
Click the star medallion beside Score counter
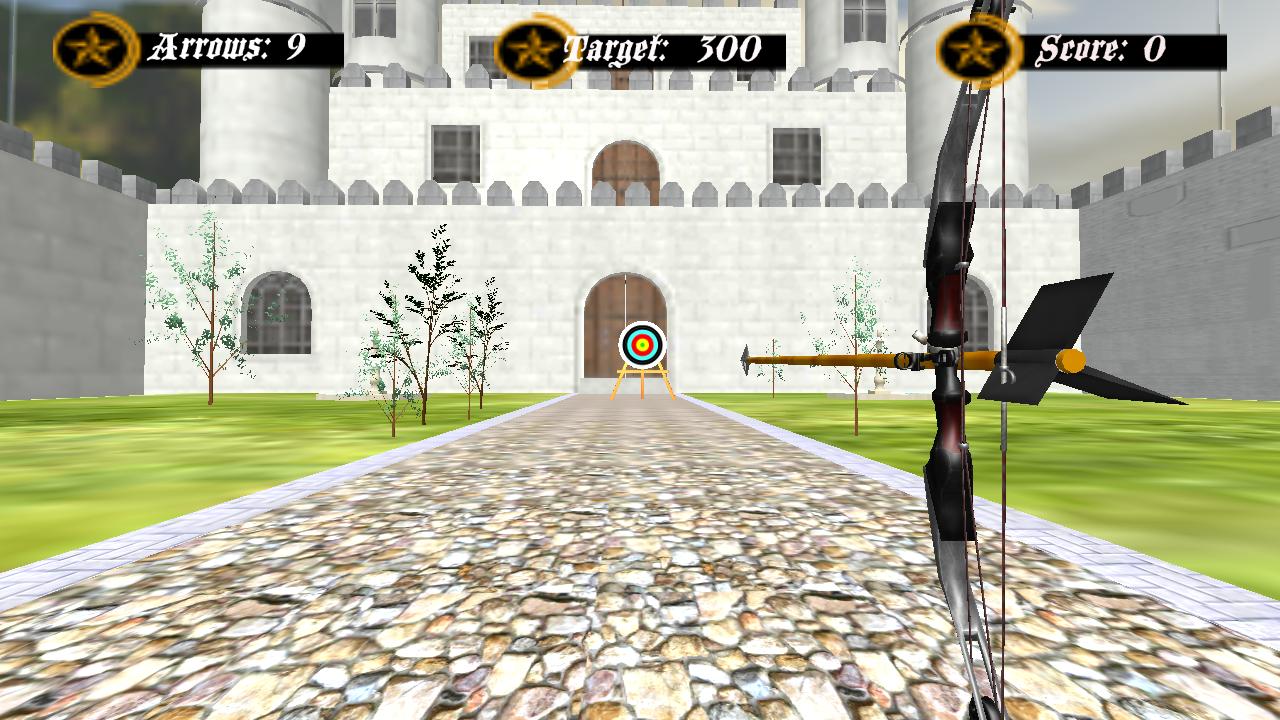976,44
